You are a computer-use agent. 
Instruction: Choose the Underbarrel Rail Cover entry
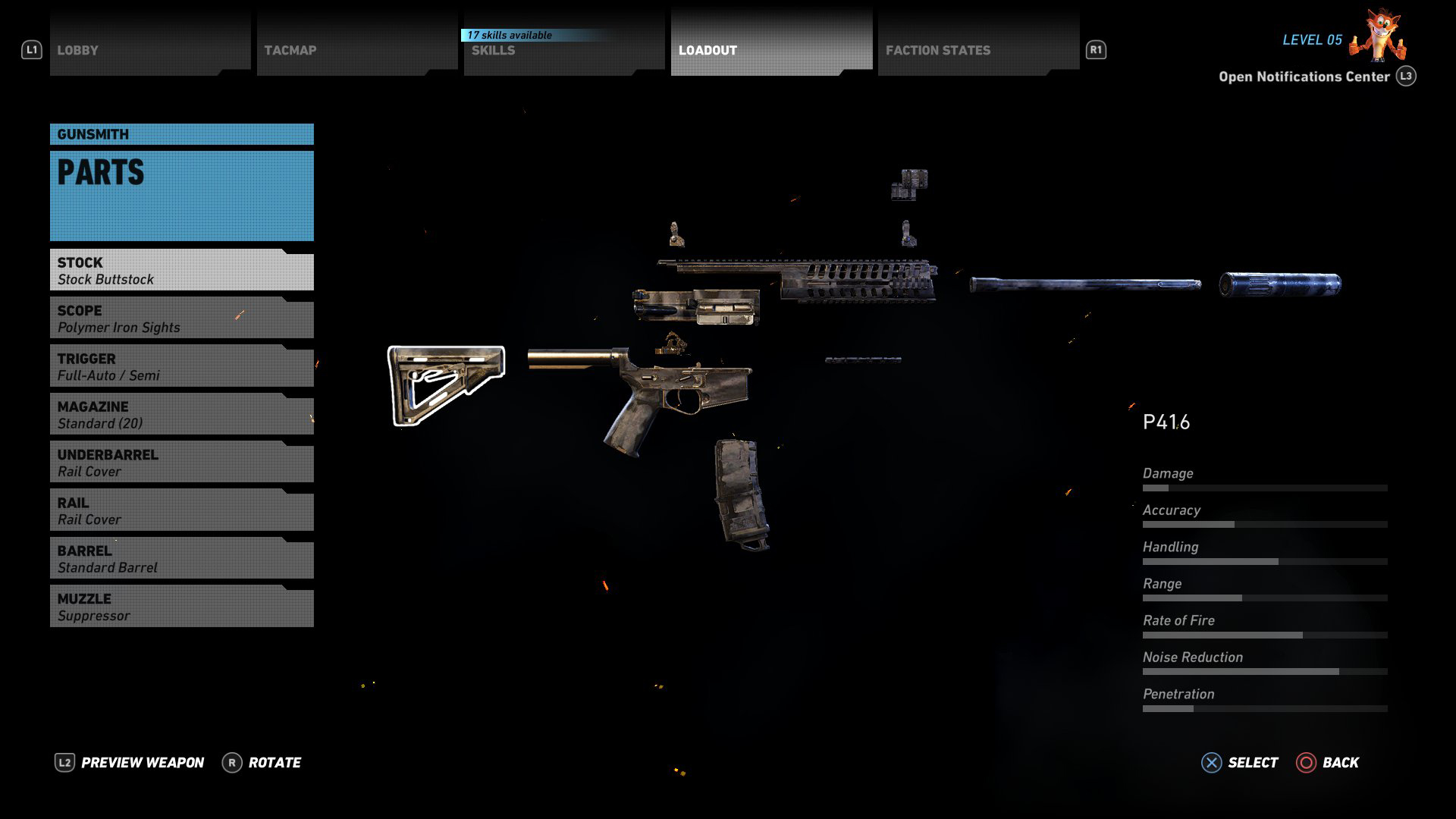click(182, 463)
